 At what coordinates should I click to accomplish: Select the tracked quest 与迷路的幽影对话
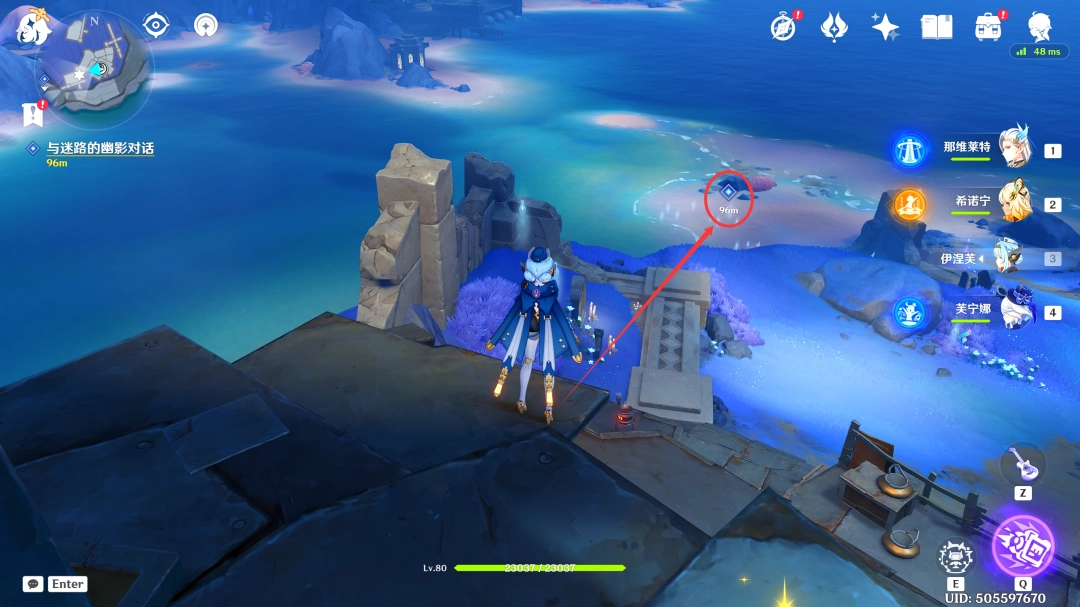98,148
